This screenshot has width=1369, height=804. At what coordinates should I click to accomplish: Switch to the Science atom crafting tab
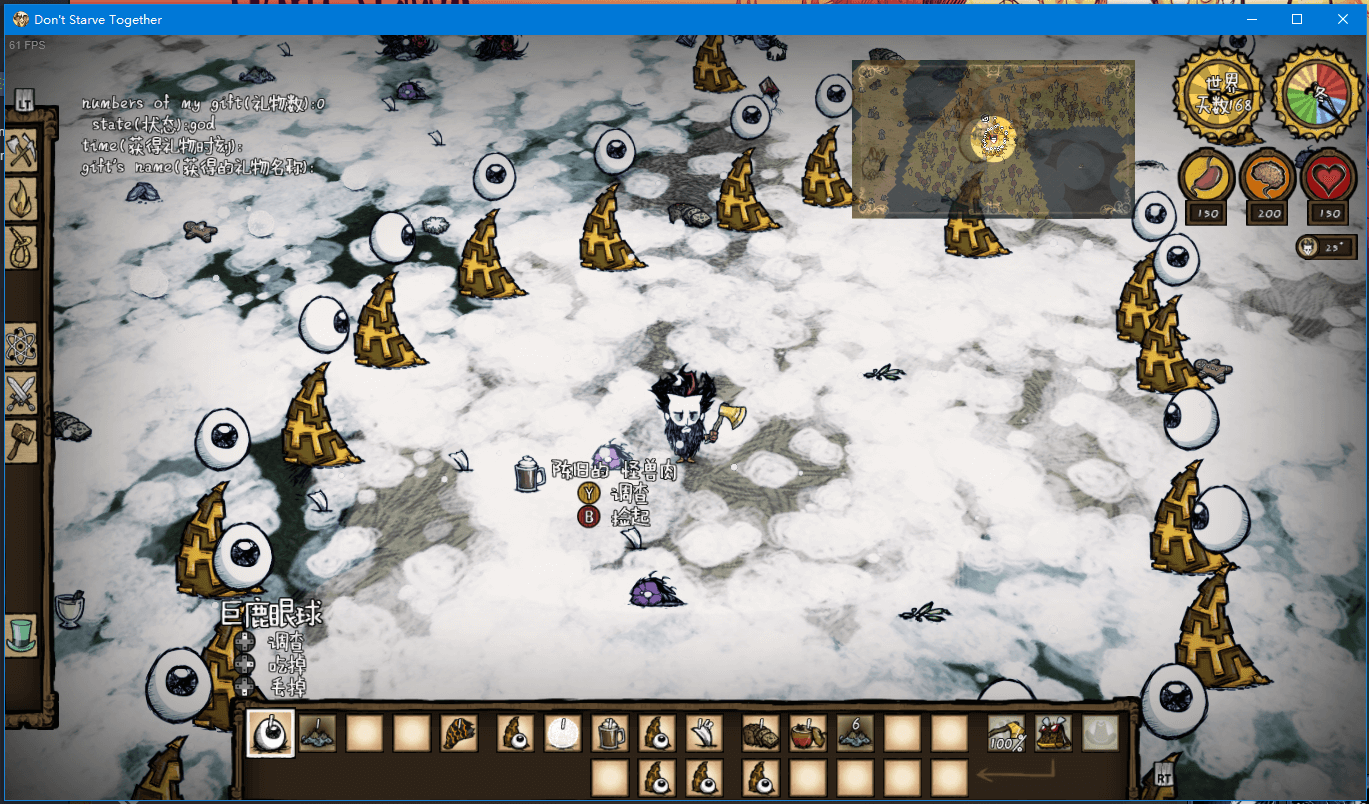point(21,345)
